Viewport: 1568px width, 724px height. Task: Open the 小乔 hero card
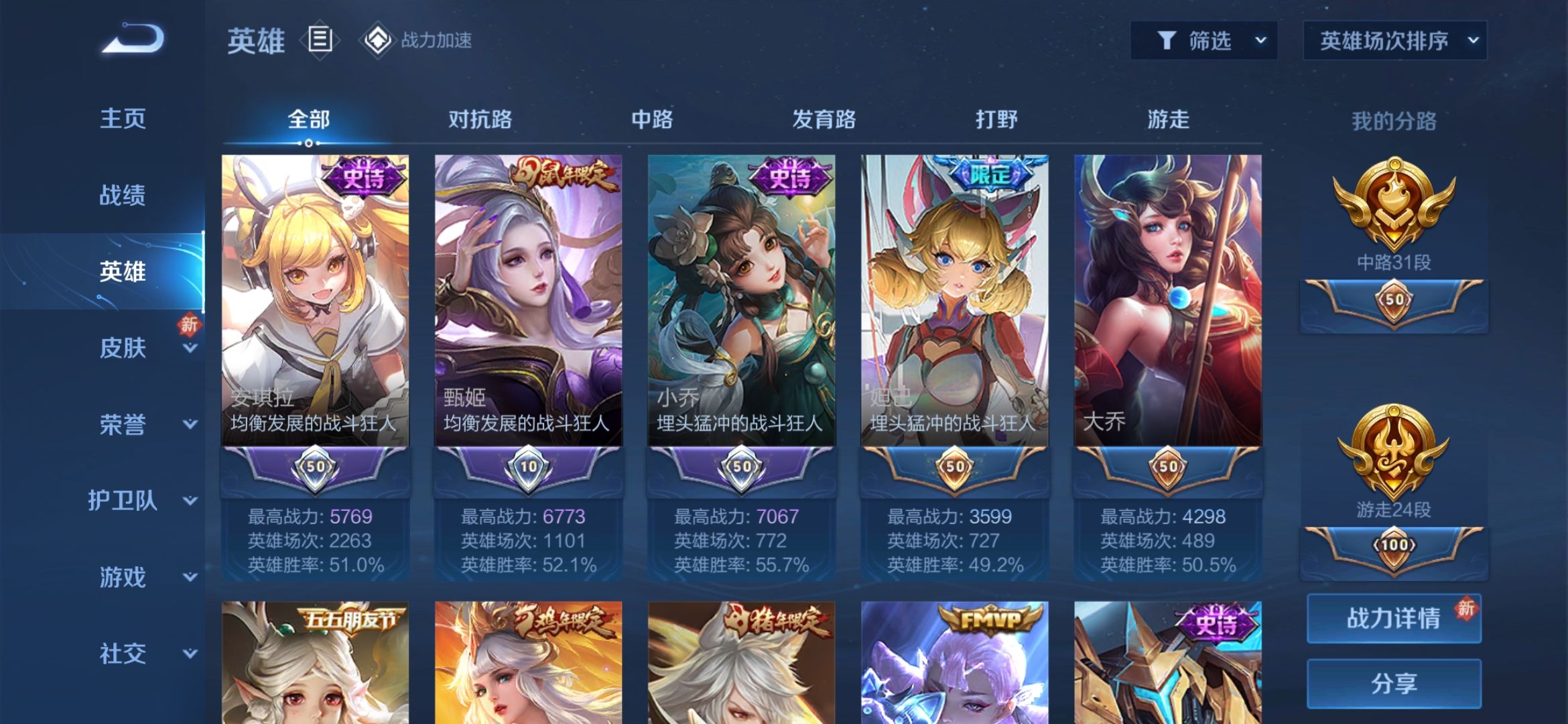[741, 302]
